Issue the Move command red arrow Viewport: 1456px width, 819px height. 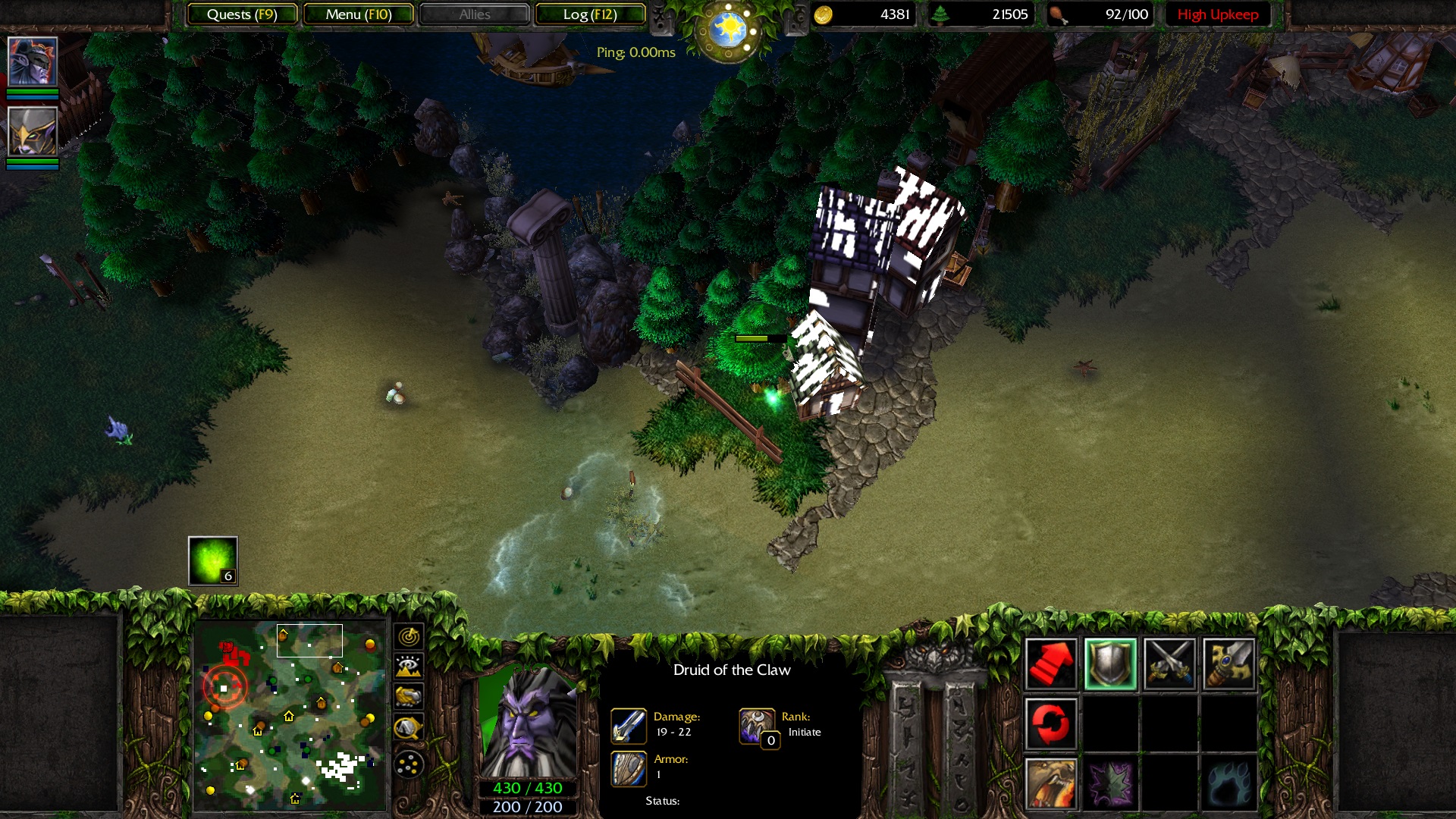click(x=1051, y=664)
